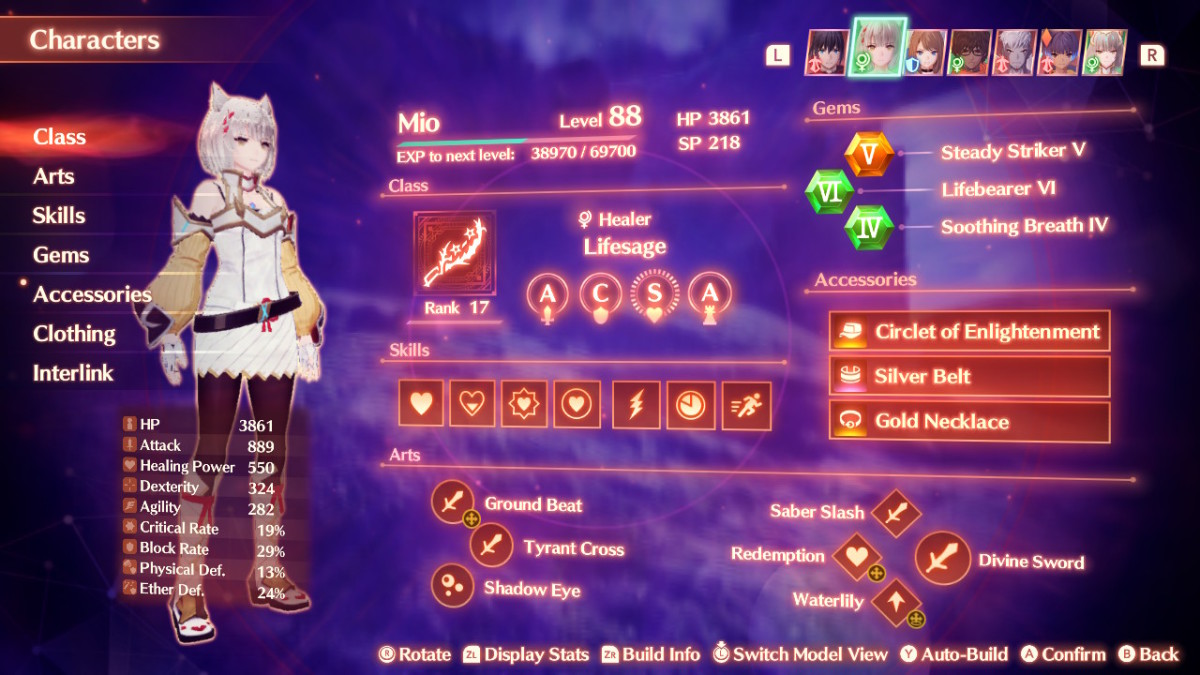Open the Gems menu entry
The height and width of the screenshot is (675, 1200).
tap(61, 255)
